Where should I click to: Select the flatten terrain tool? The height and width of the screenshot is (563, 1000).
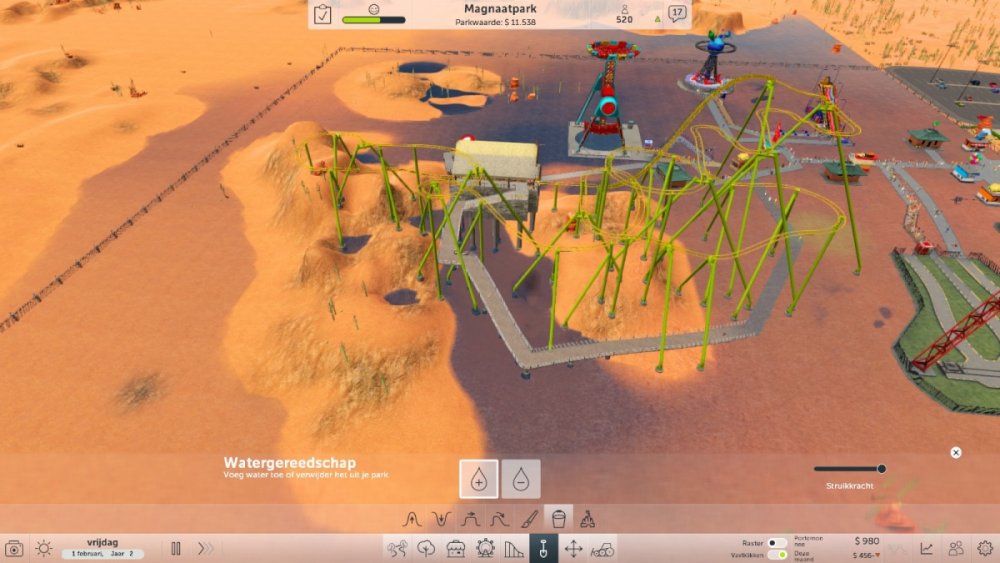(470, 519)
